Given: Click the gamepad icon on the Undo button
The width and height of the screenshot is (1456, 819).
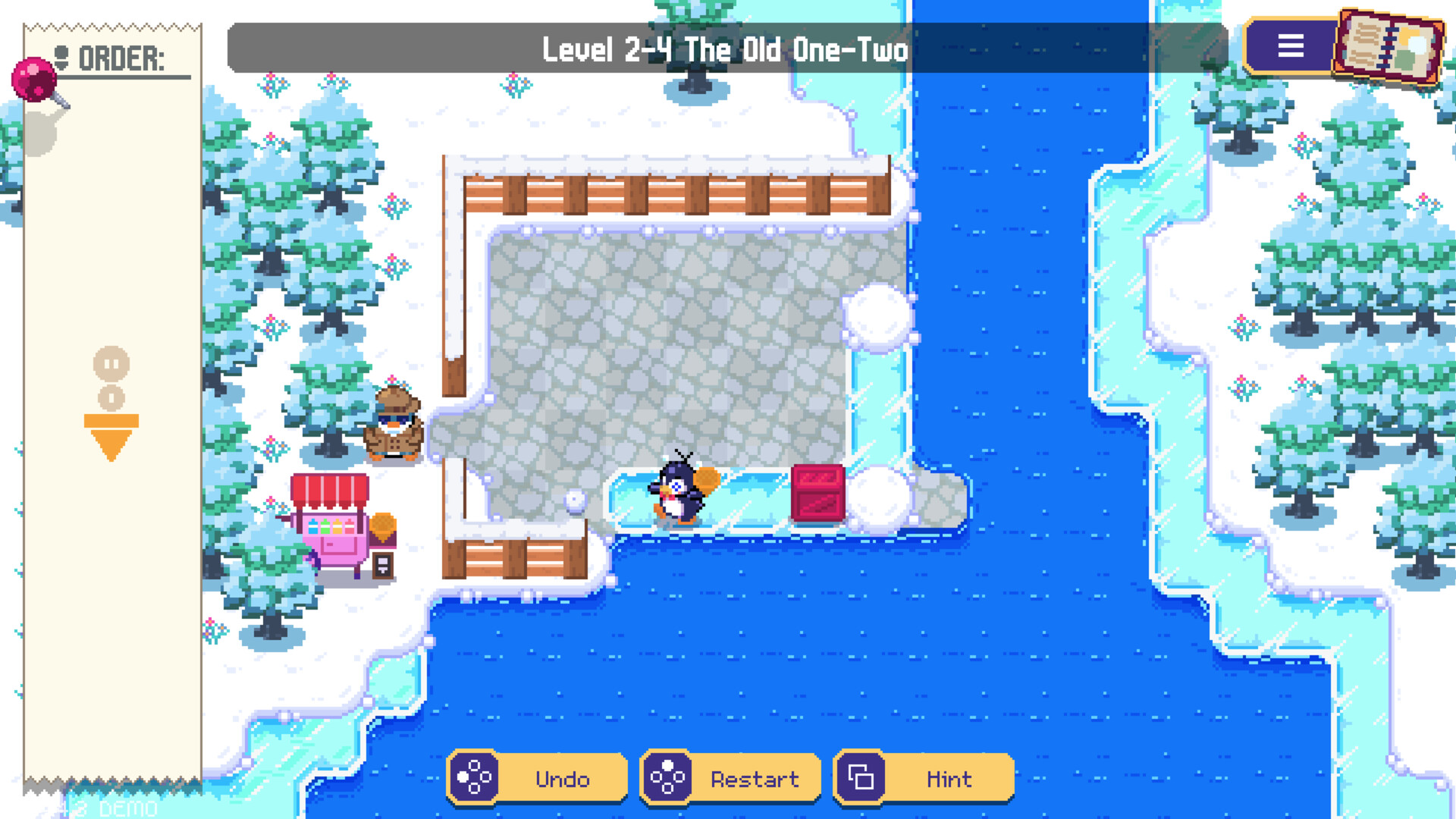Looking at the screenshot, I should pyautogui.click(x=474, y=777).
